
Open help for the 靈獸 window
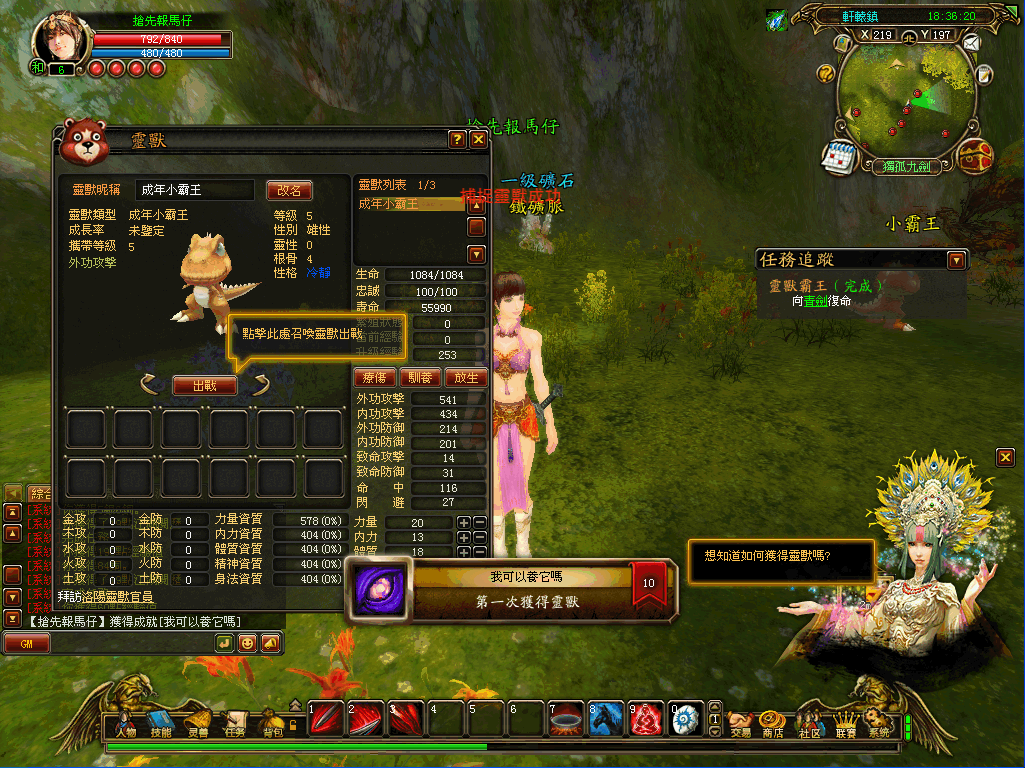tap(457, 140)
